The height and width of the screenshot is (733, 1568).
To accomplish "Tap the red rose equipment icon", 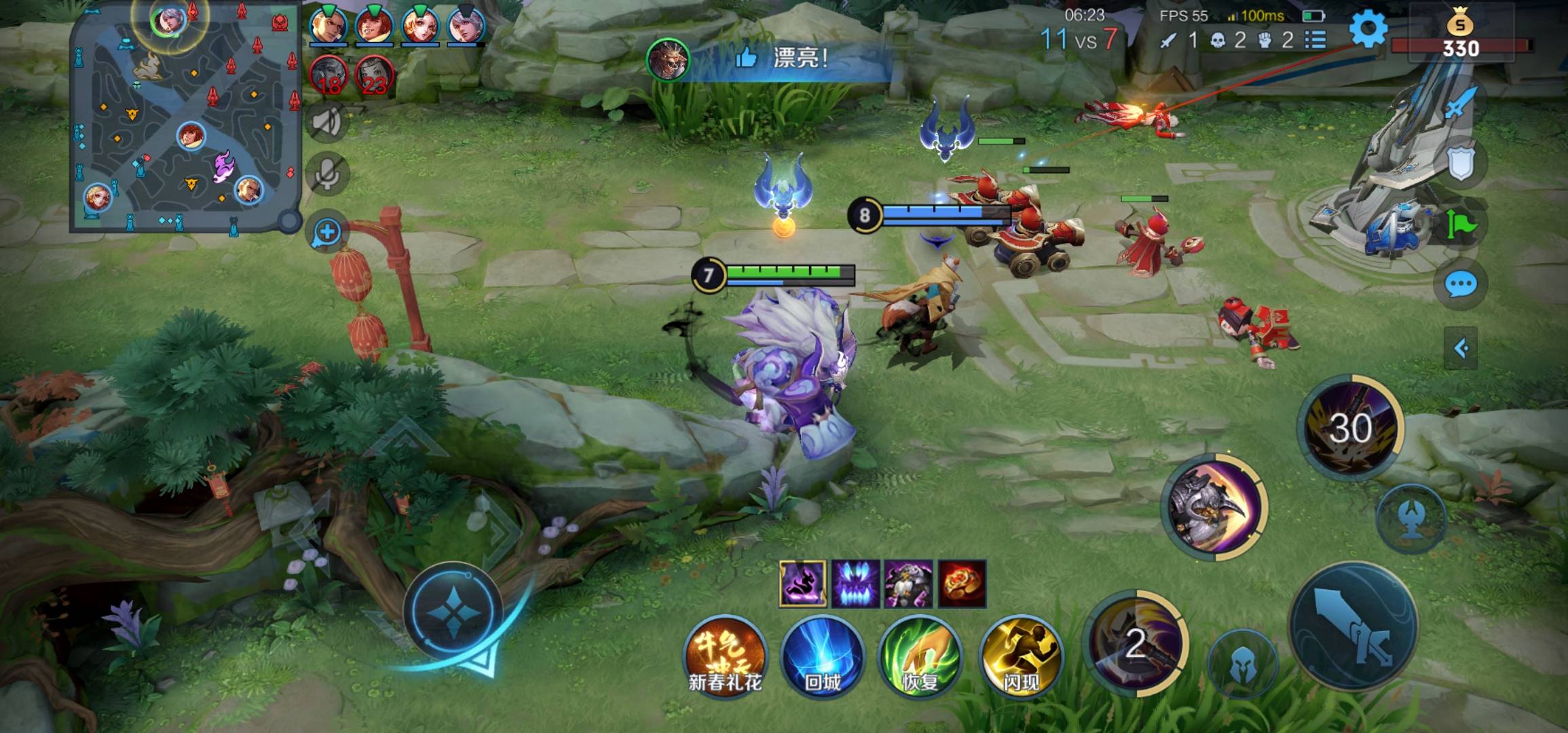I will 962,584.
